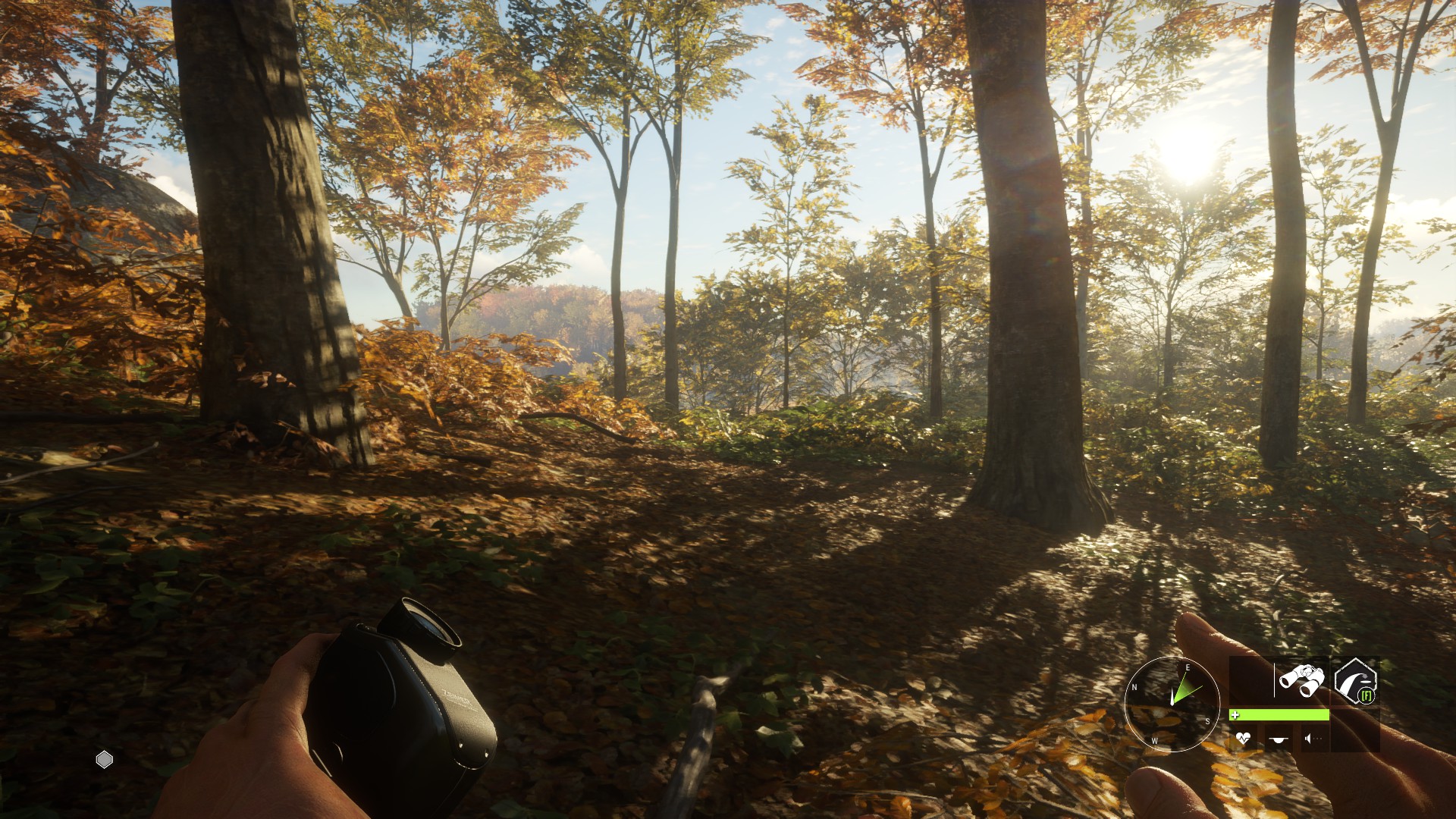Click the stance visibility indicator icon
Viewport: 1456px width, 819px height.
1279,738
